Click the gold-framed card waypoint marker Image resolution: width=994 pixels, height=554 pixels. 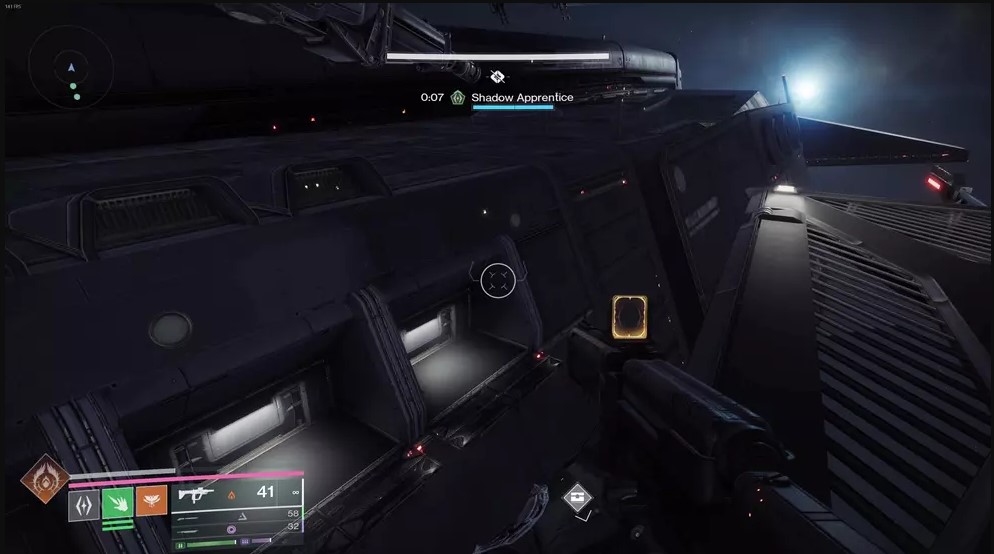point(629,318)
